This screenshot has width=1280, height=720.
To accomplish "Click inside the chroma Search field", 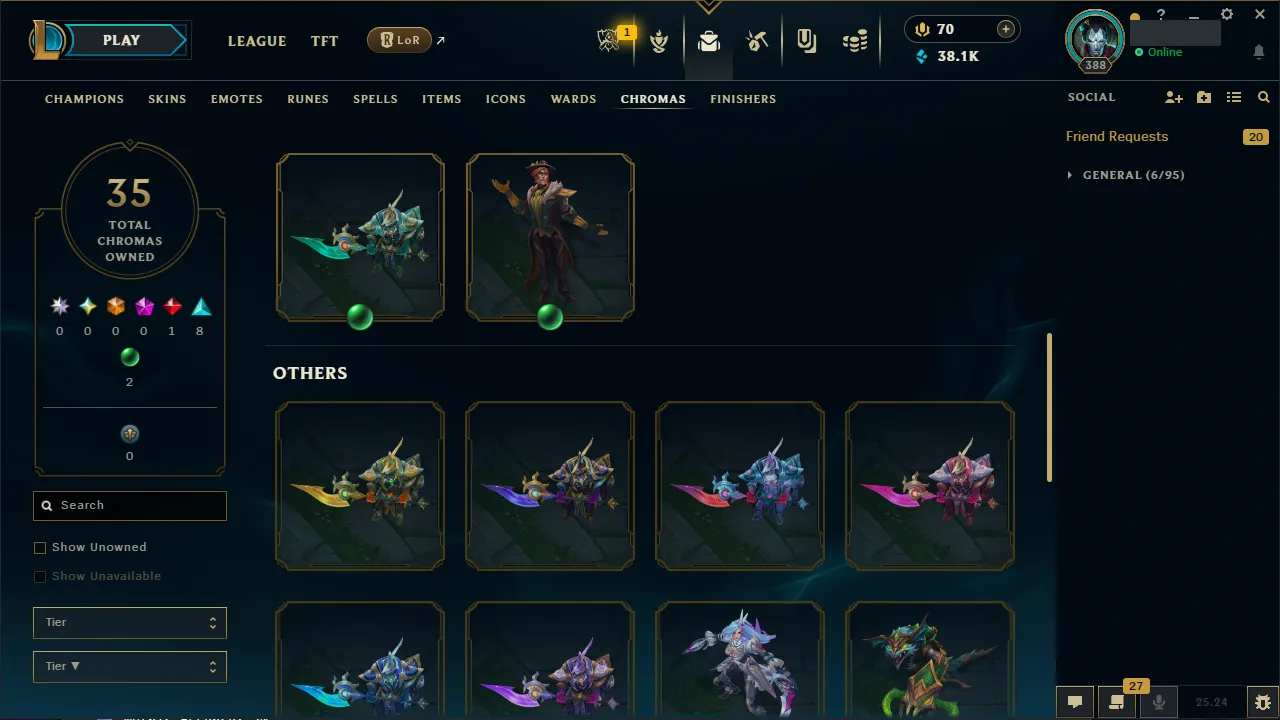I will point(129,505).
